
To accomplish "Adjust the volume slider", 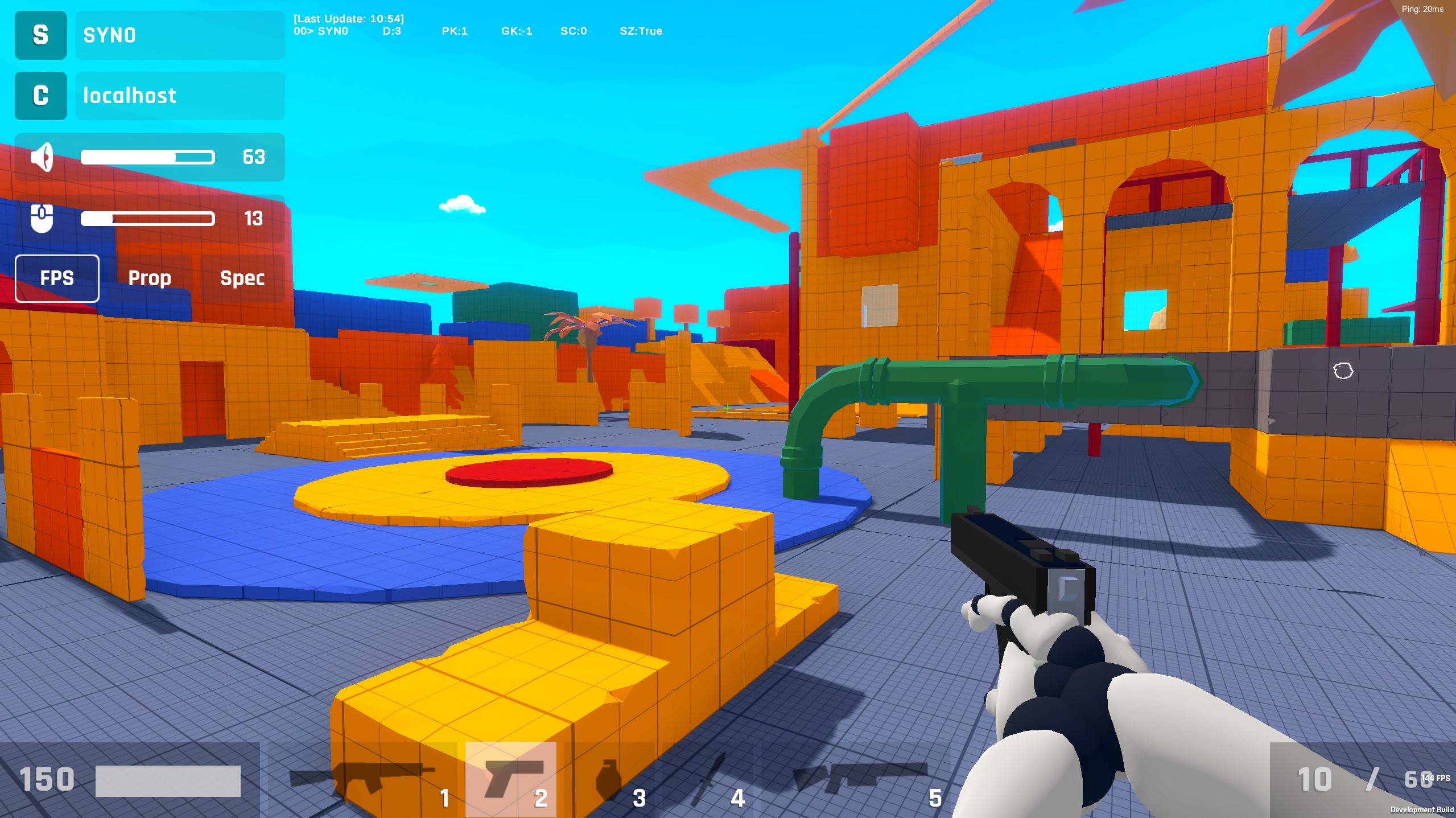I will (147, 157).
